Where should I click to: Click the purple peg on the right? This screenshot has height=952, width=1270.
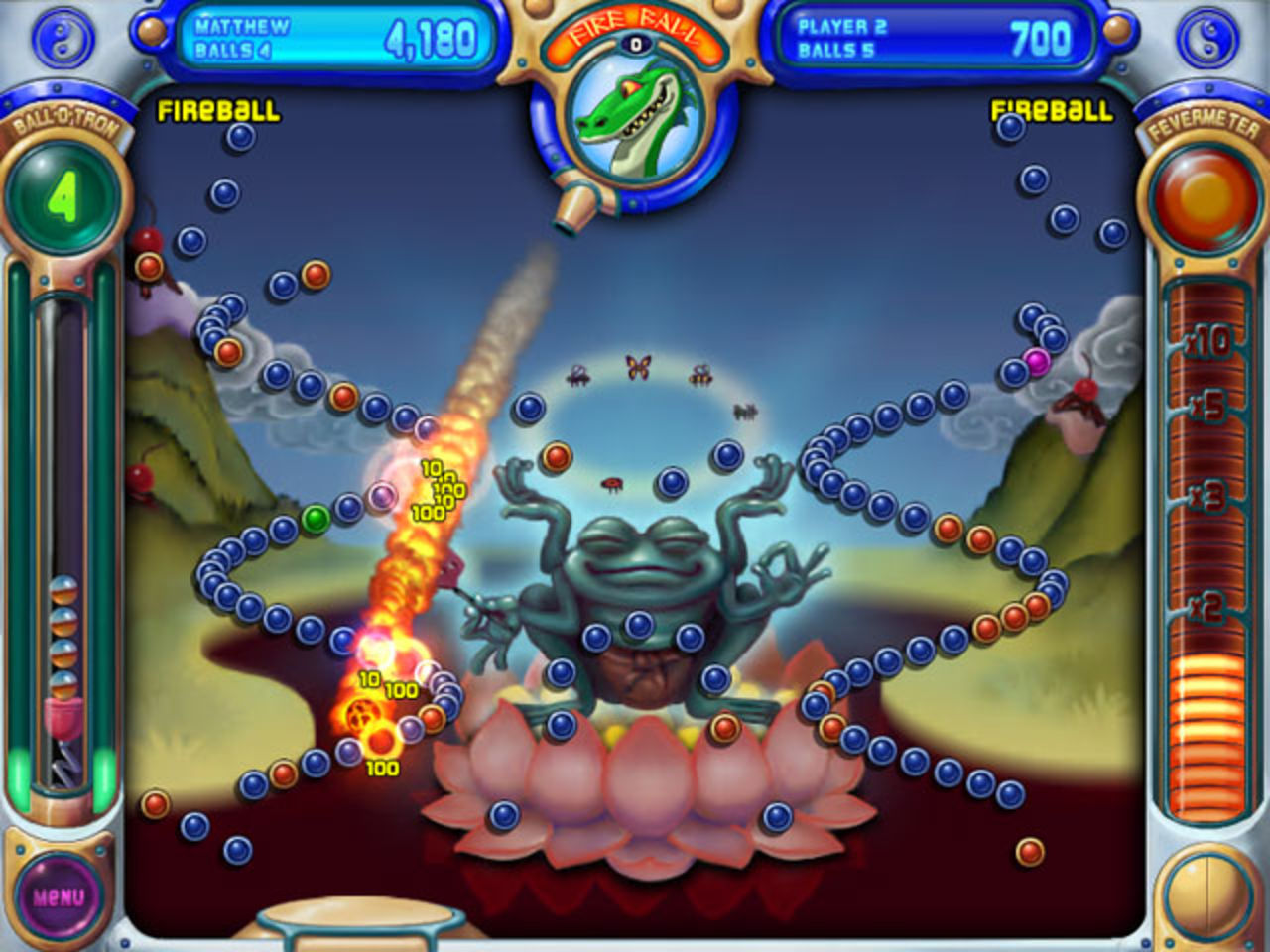[1035, 364]
